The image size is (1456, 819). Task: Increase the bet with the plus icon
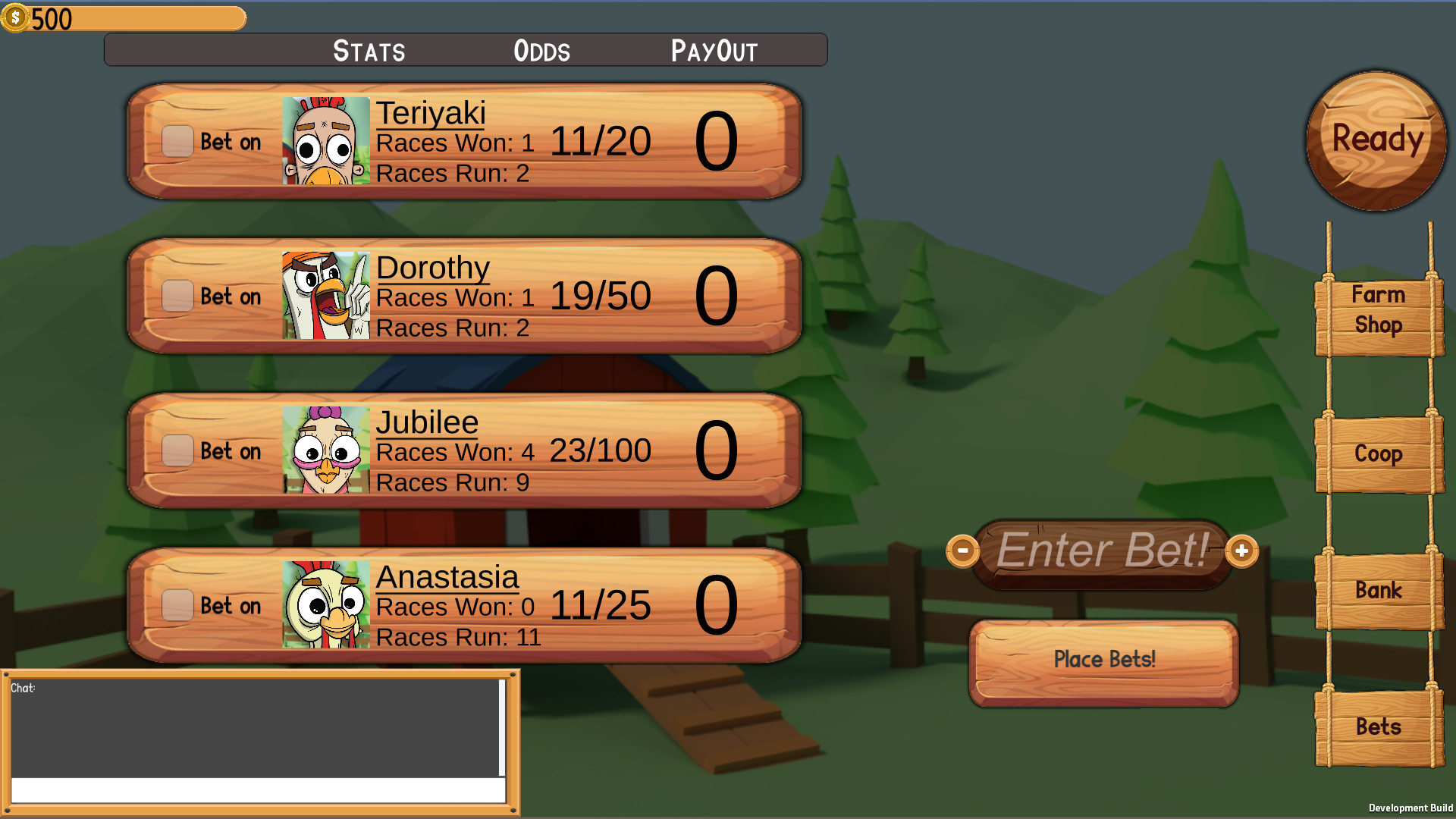(x=1241, y=551)
